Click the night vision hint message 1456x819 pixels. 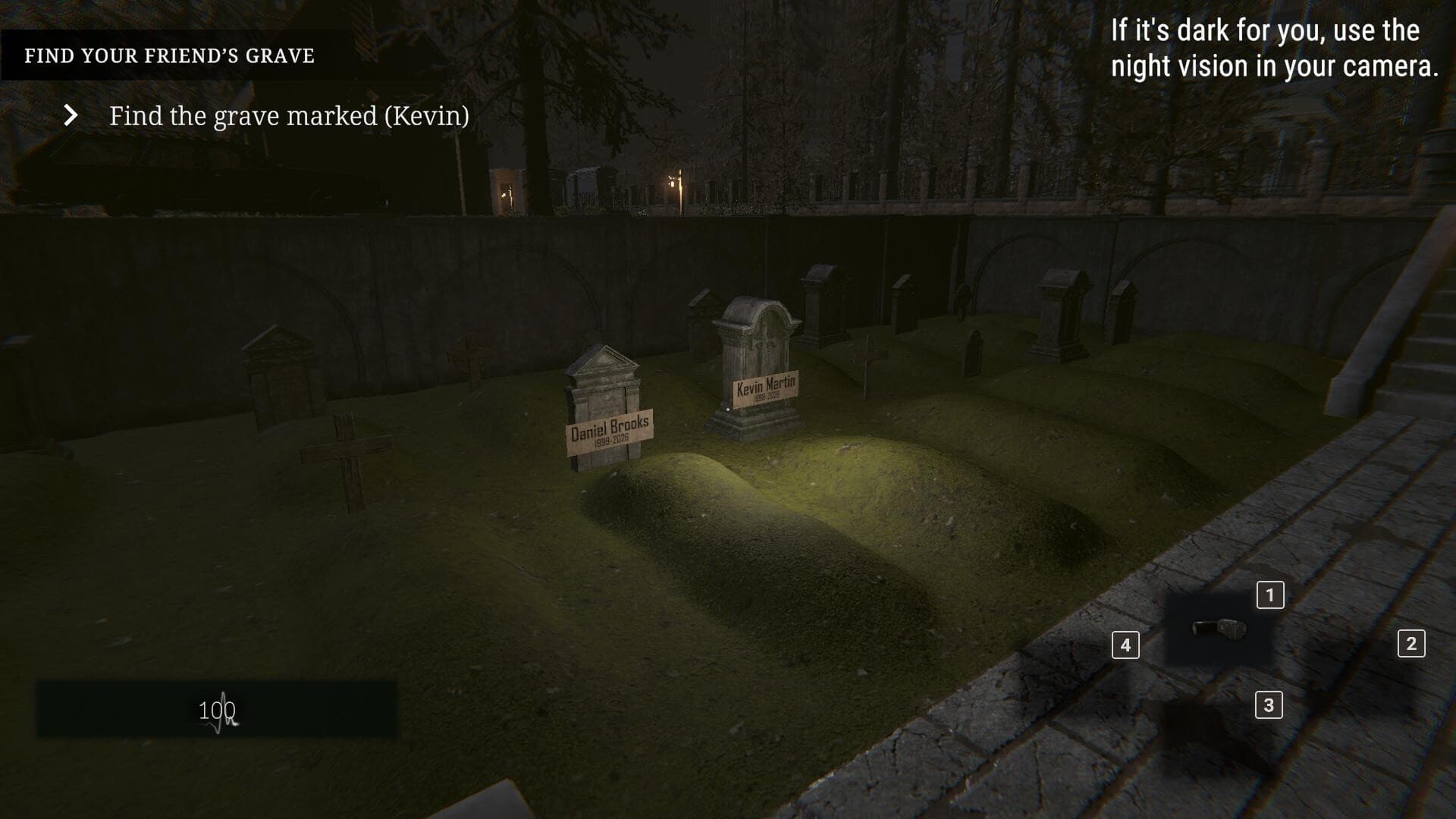pyautogui.click(x=1272, y=49)
